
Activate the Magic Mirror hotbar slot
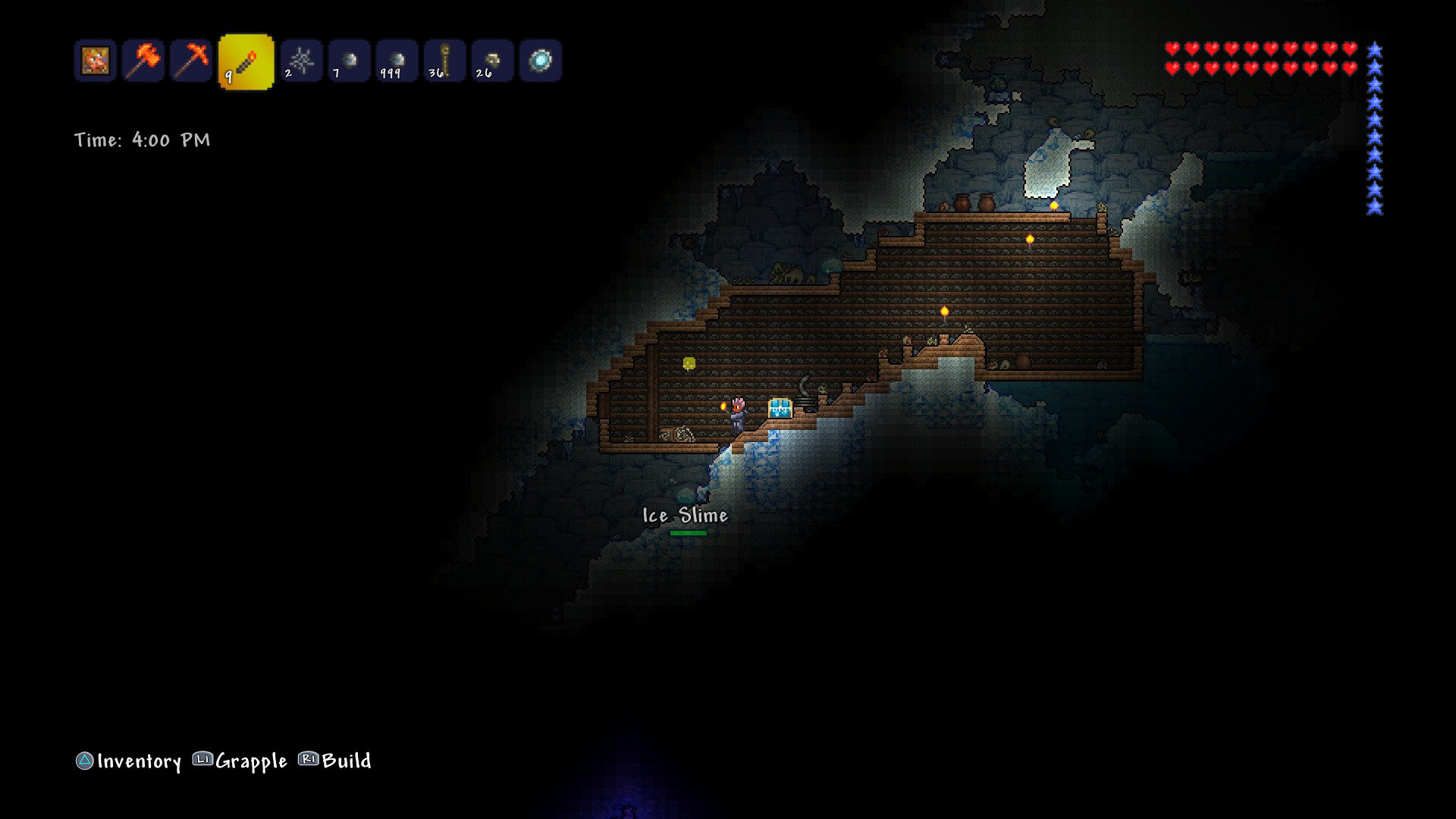[540, 61]
